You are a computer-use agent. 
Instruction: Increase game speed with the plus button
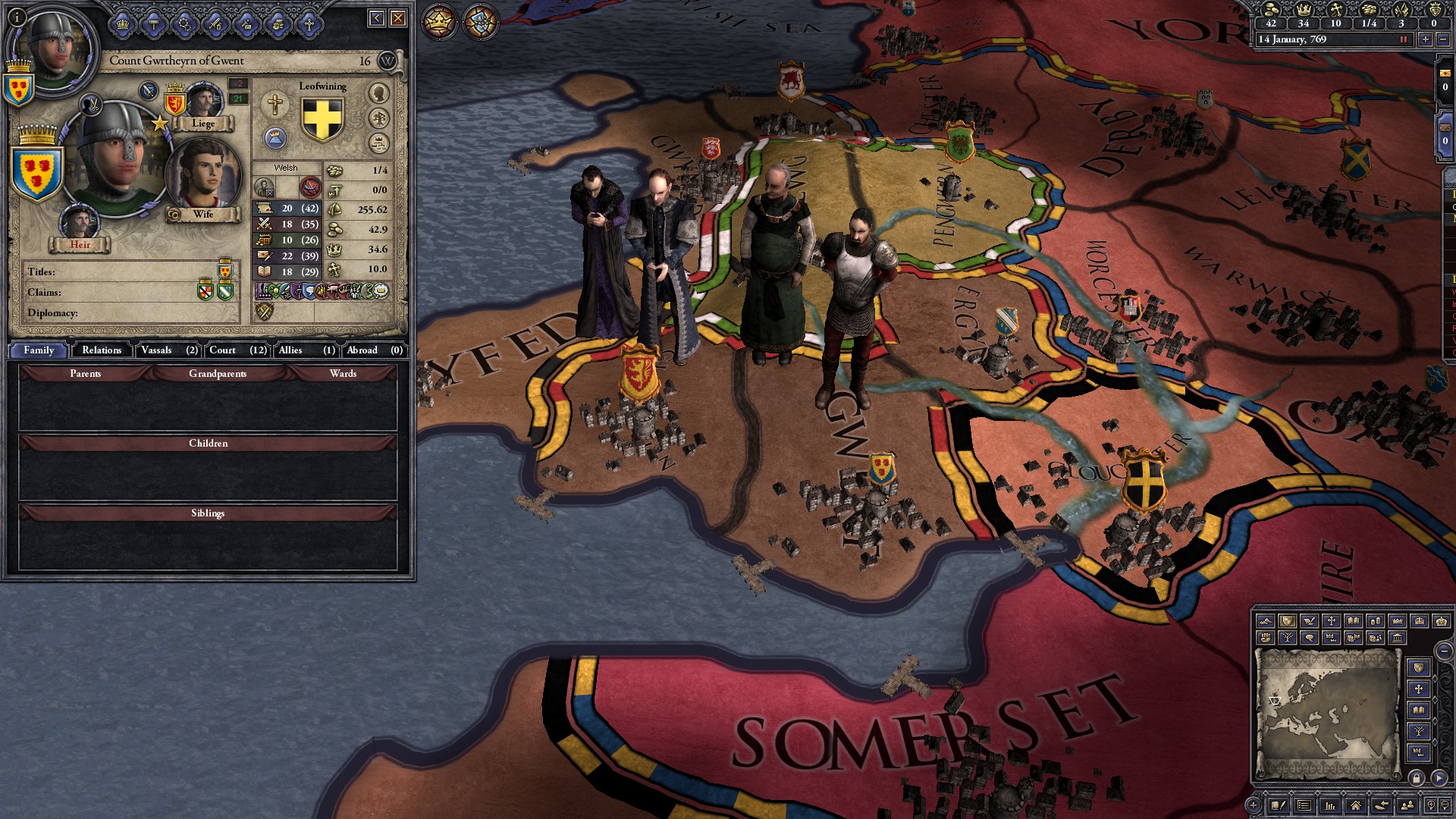point(1426,39)
